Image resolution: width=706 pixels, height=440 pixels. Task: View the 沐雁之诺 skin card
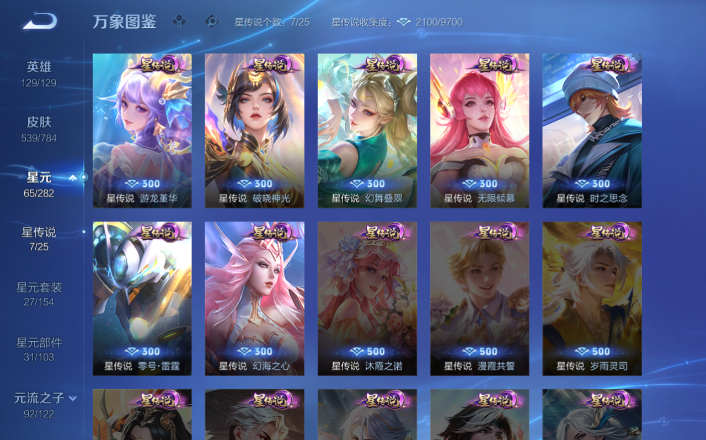(366, 297)
